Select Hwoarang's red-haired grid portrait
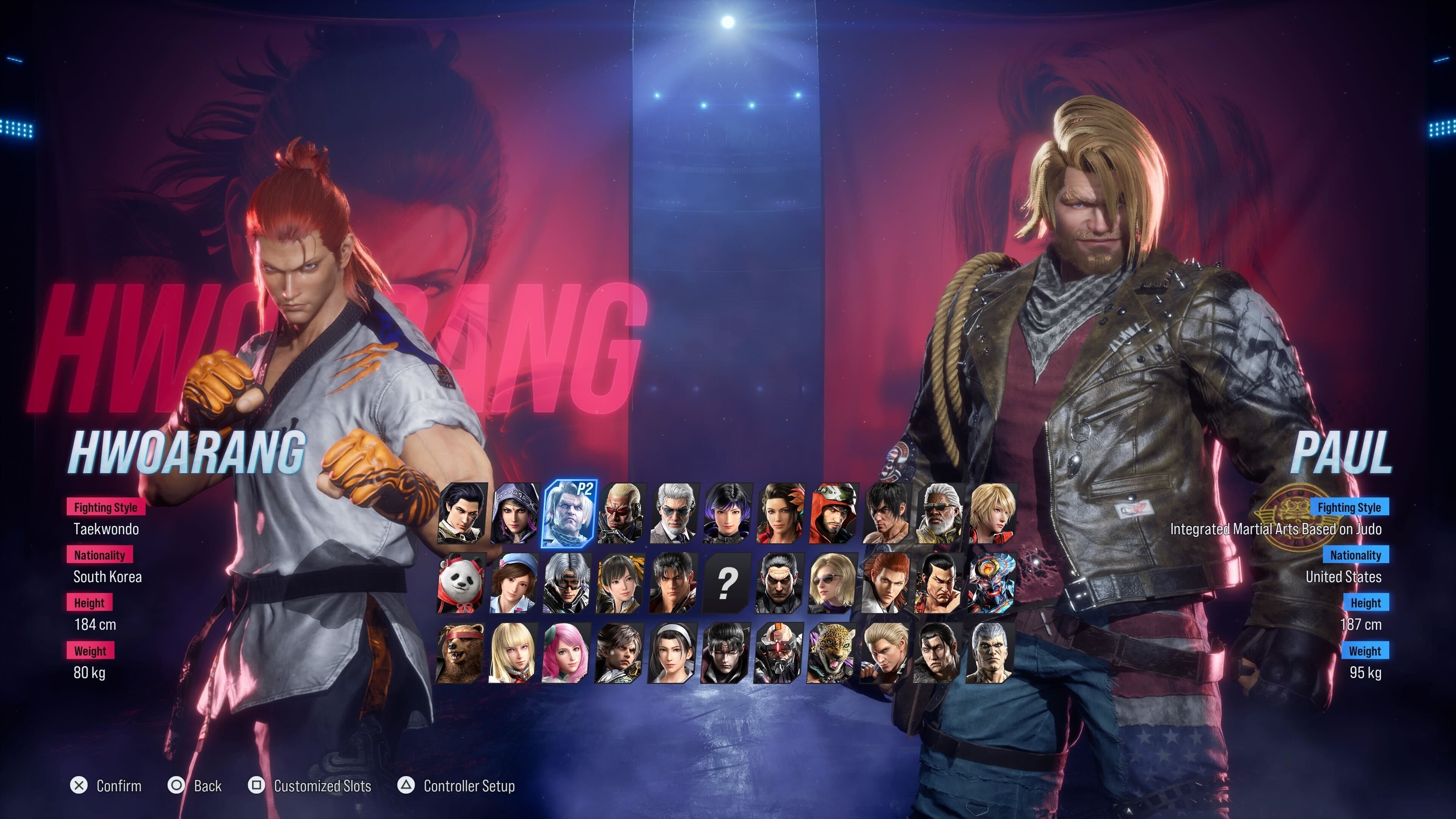The width and height of the screenshot is (1456, 819). click(886, 584)
